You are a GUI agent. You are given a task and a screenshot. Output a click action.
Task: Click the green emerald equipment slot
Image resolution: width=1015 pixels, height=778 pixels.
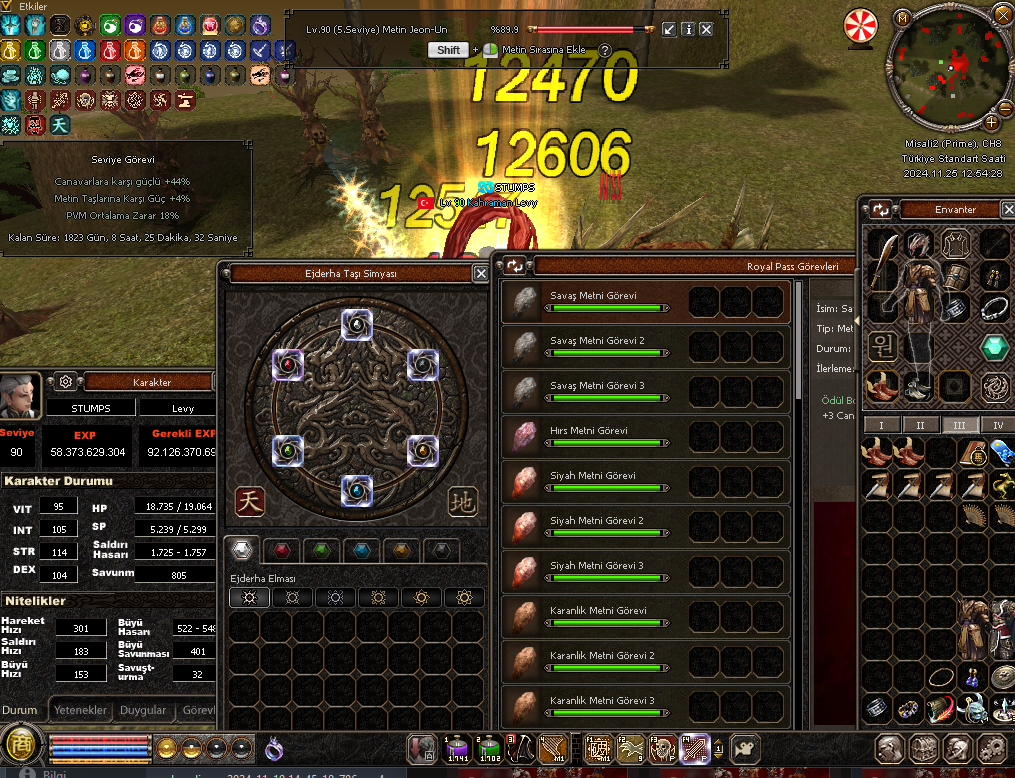993,348
